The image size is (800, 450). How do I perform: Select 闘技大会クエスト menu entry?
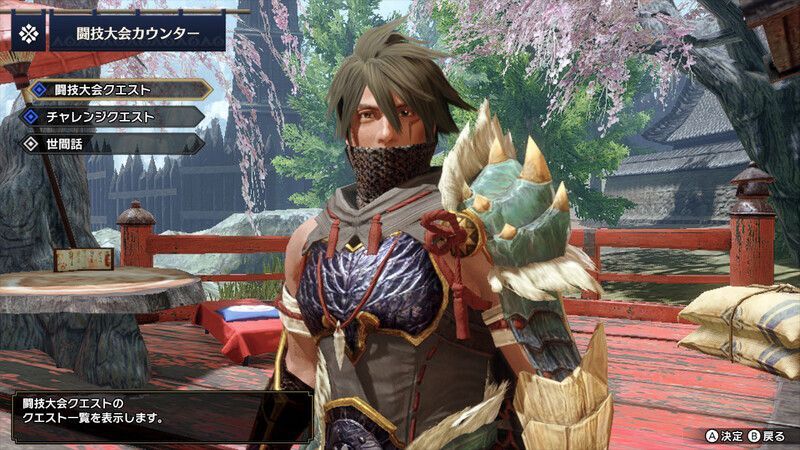click(x=117, y=89)
